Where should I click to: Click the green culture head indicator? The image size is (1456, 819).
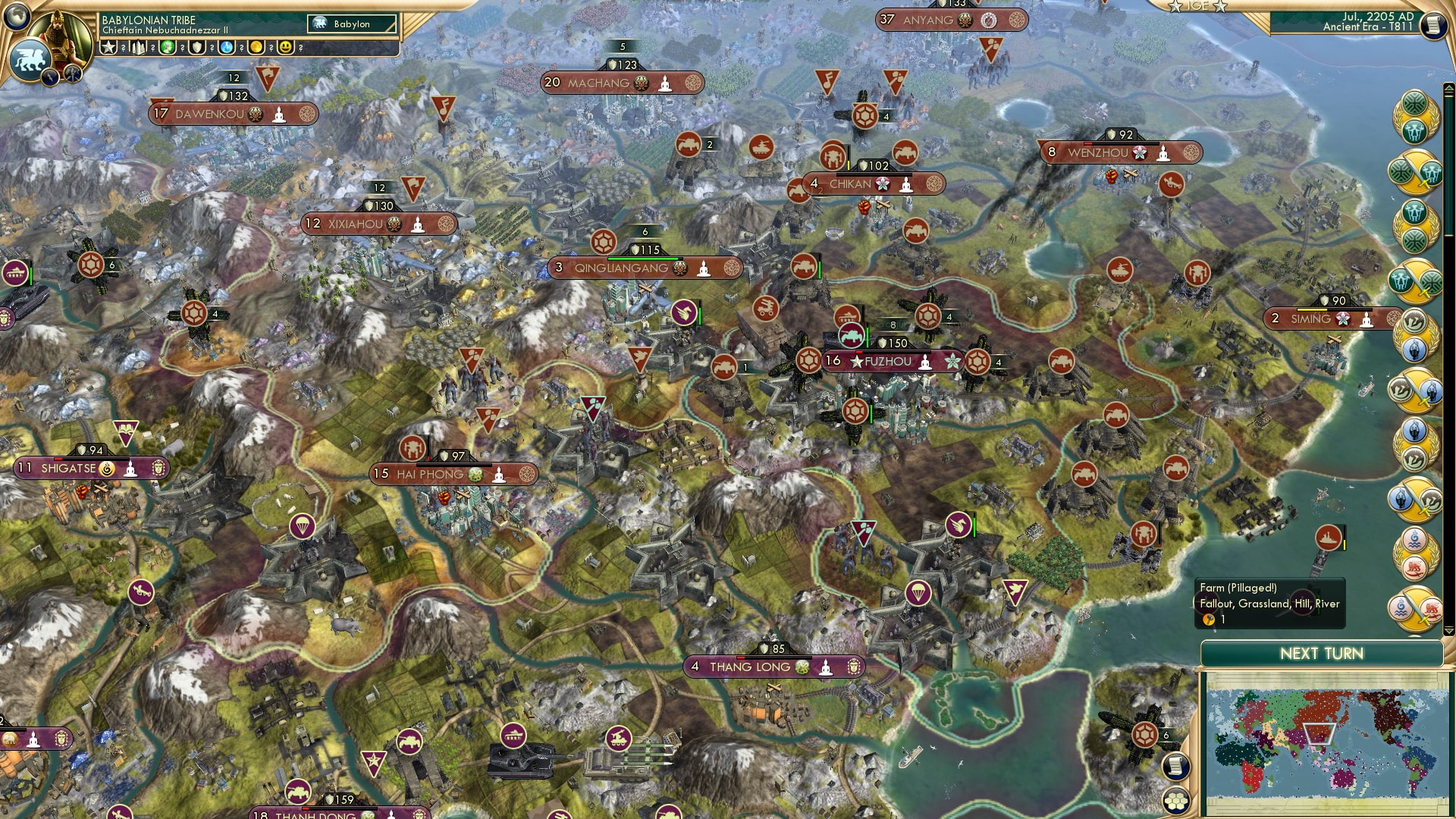click(x=168, y=47)
